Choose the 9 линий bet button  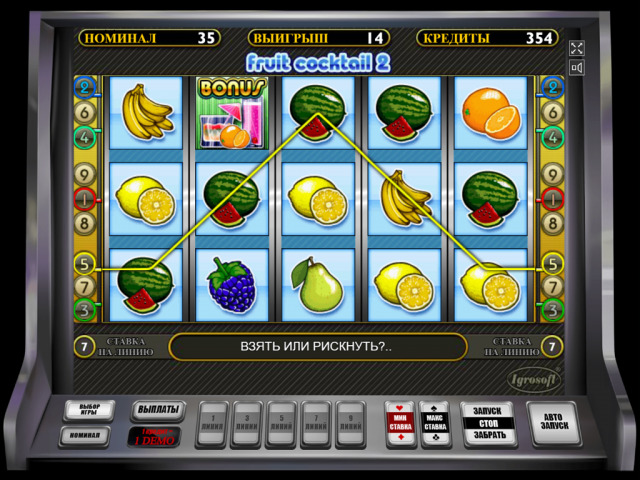350,423
